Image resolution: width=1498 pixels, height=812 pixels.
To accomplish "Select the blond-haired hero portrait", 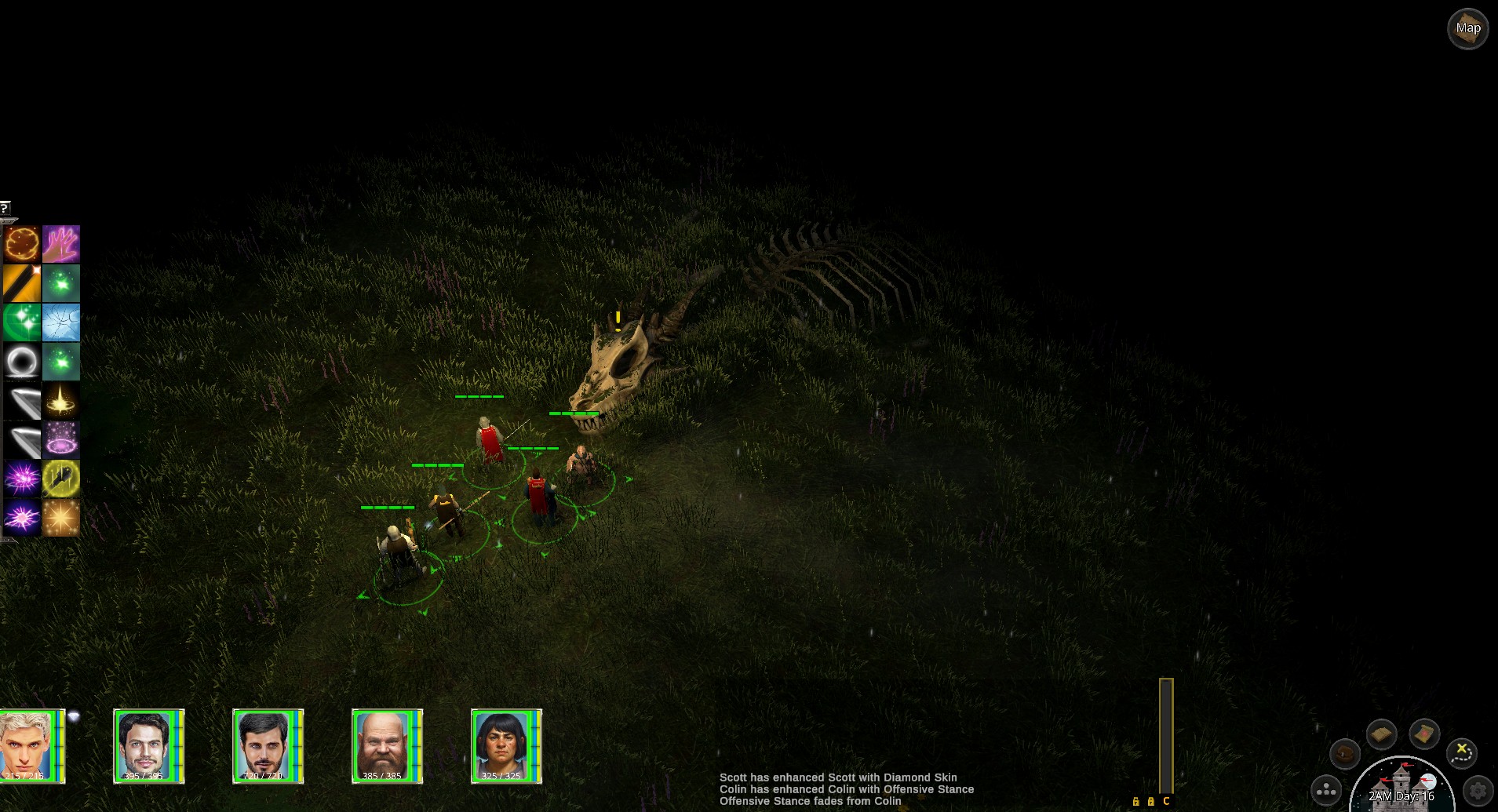I will 30,745.
